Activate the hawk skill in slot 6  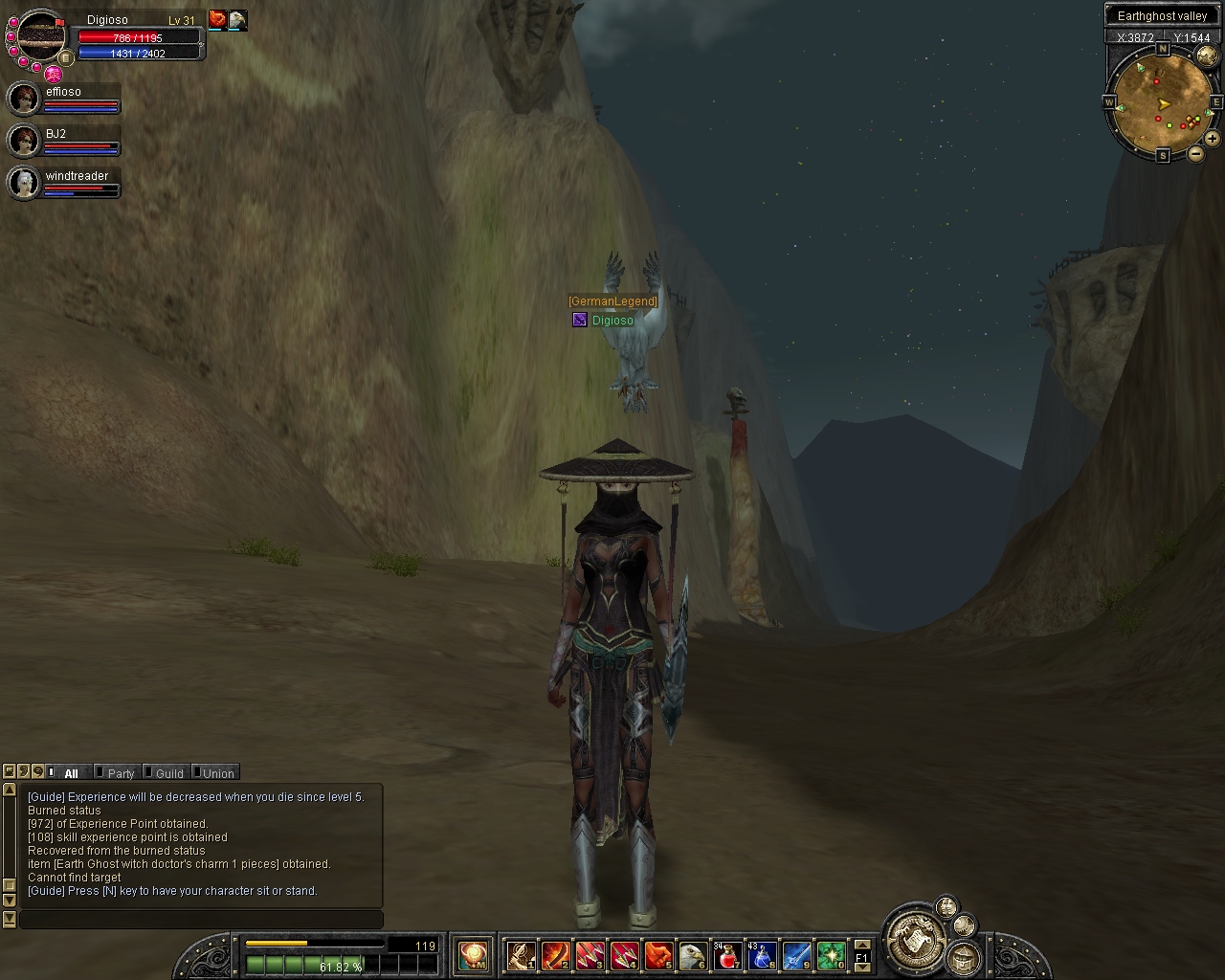693,955
